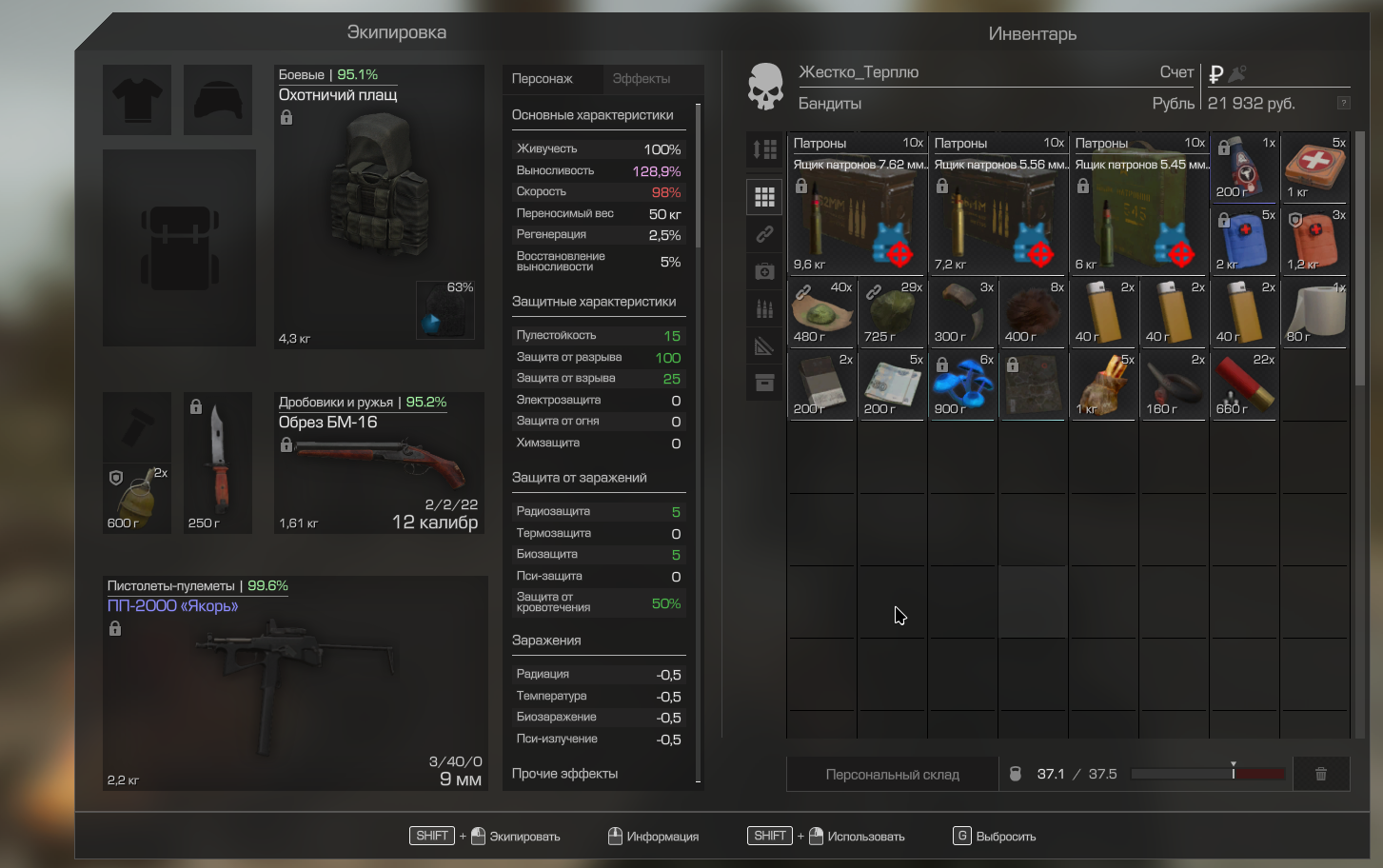
Task: Choose the Обрез БМ-16 shotgun slot
Action: coord(379,463)
